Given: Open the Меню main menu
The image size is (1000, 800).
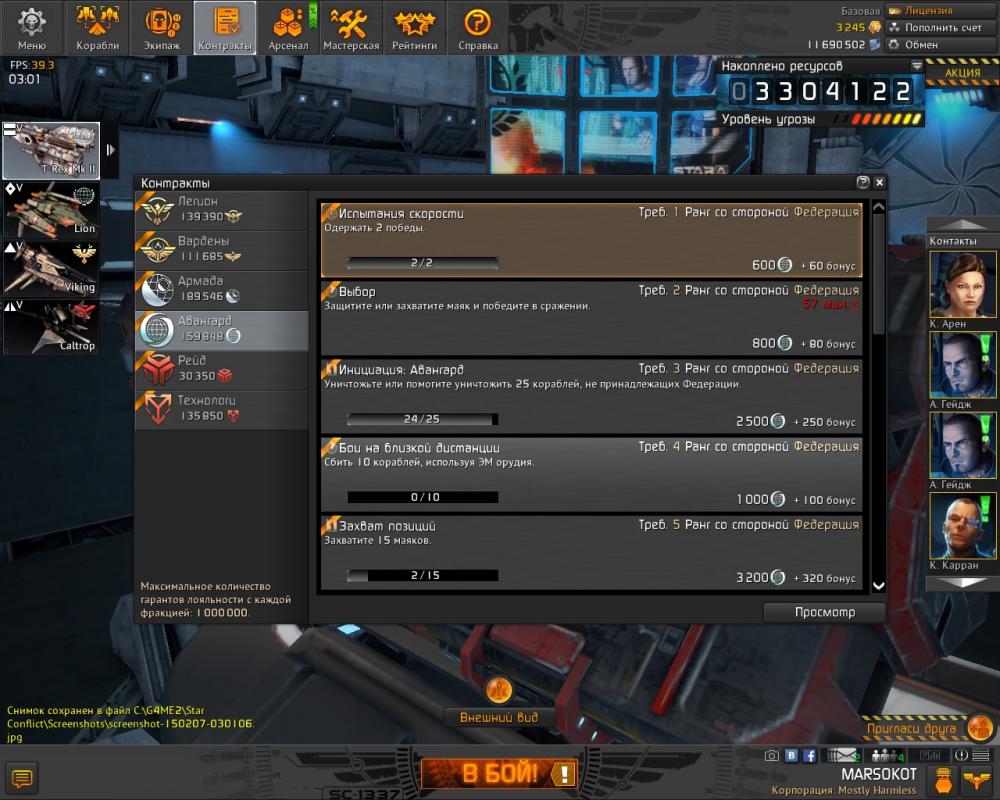Looking at the screenshot, I should (x=32, y=28).
